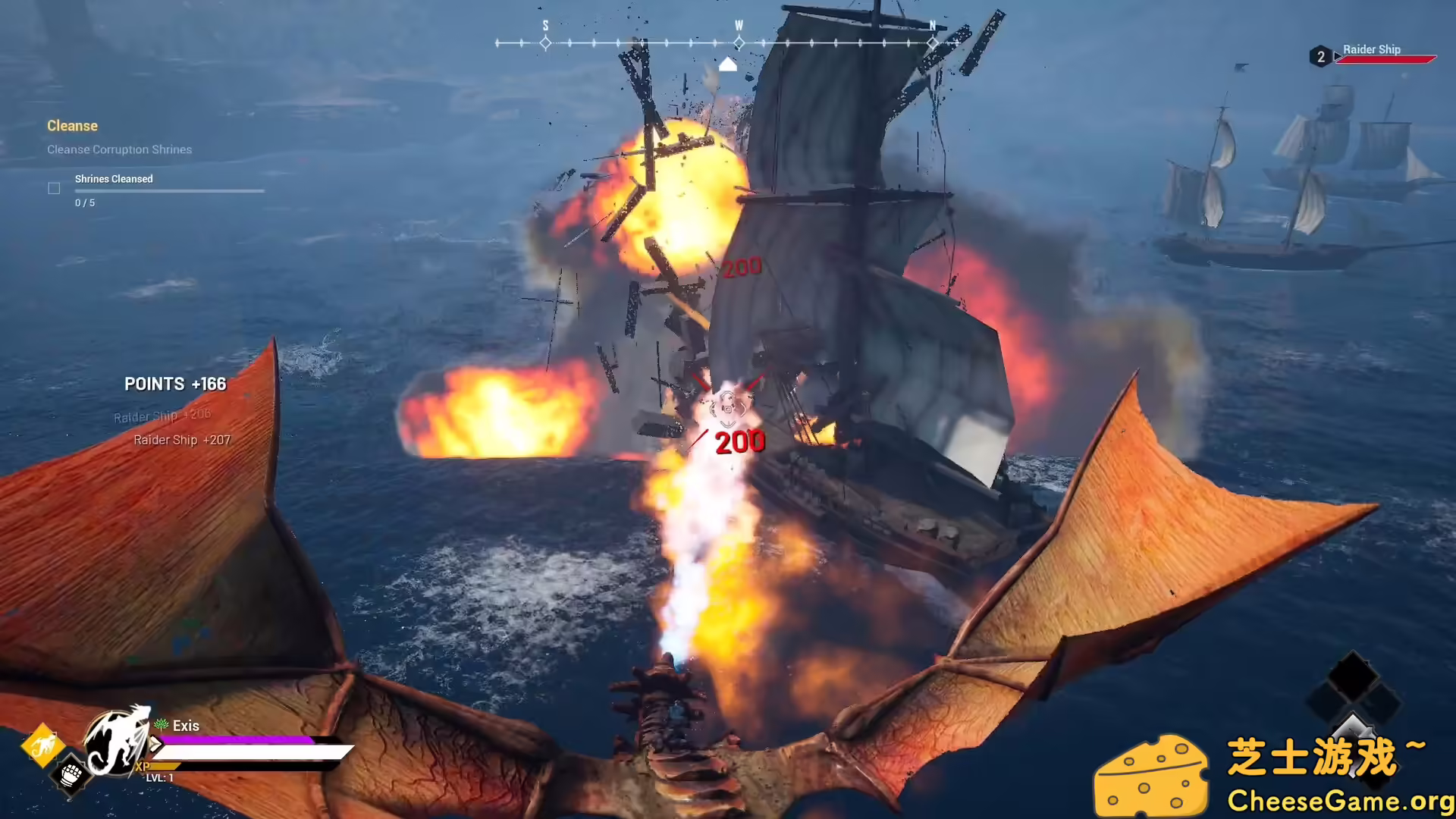Click the white dragon portrait emblem
The image size is (1456, 819).
(116, 742)
